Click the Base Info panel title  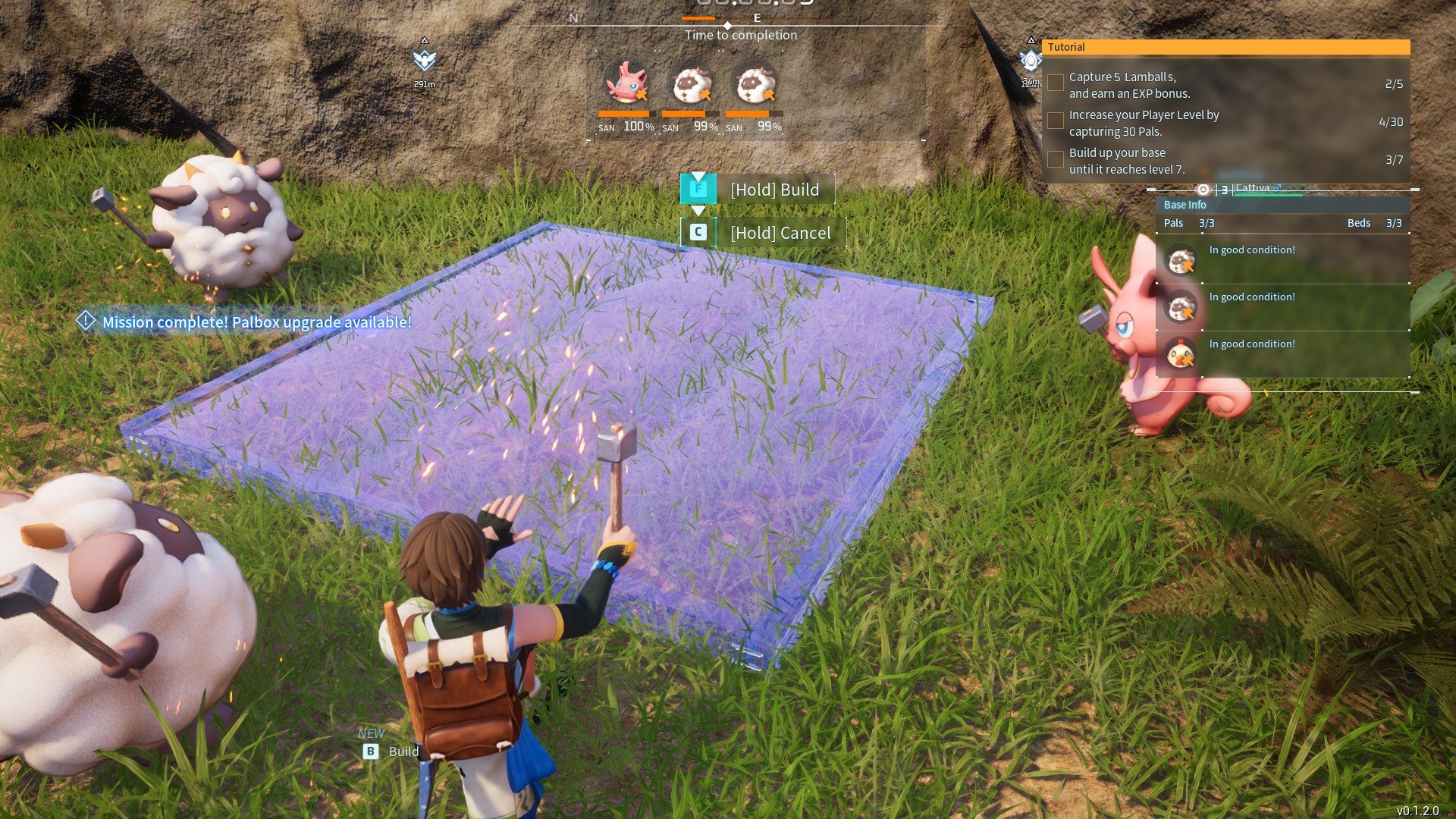[x=1185, y=205]
